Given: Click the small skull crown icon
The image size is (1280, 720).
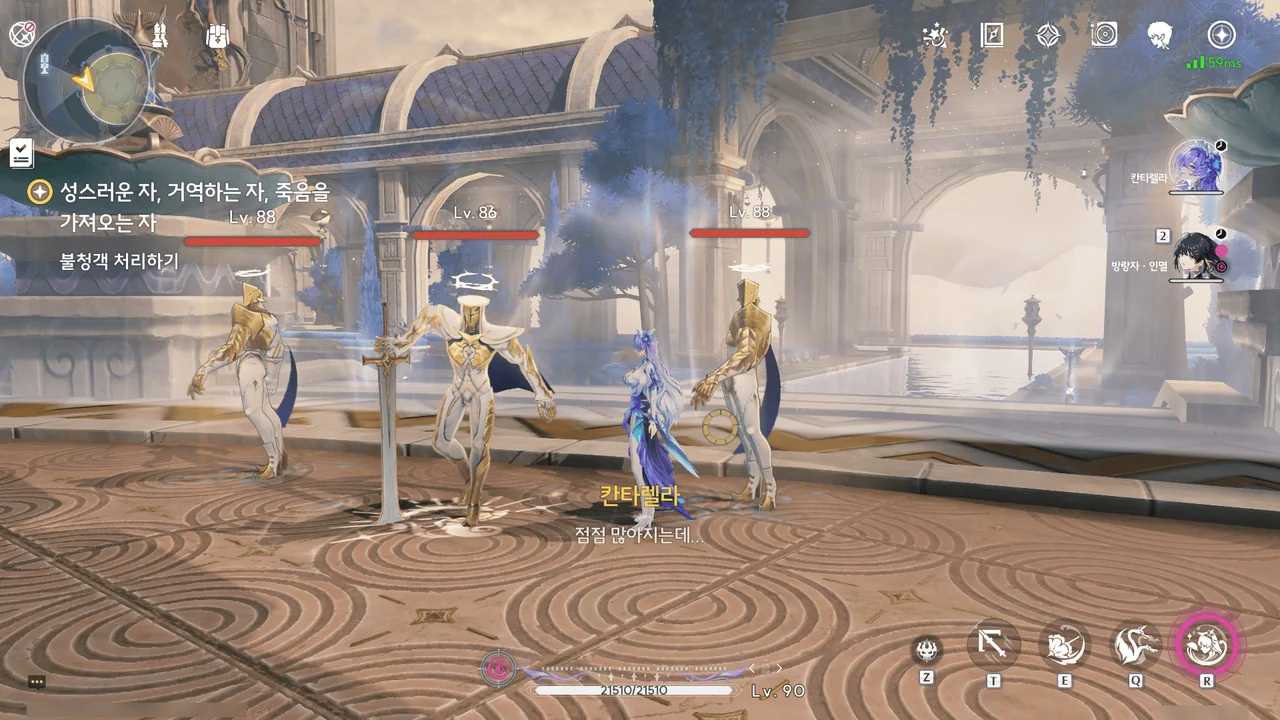Looking at the screenshot, I should pos(927,650).
